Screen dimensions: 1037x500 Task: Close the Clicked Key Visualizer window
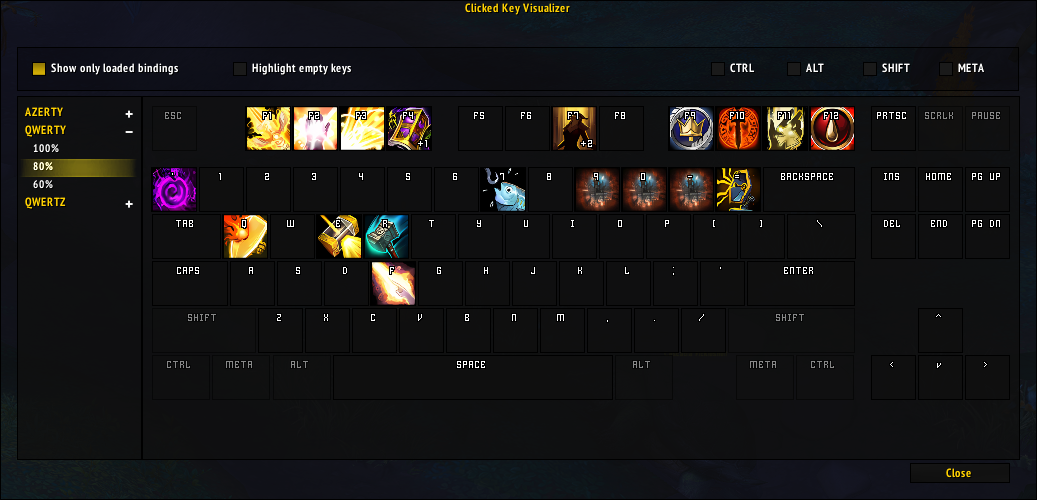(959, 473)
